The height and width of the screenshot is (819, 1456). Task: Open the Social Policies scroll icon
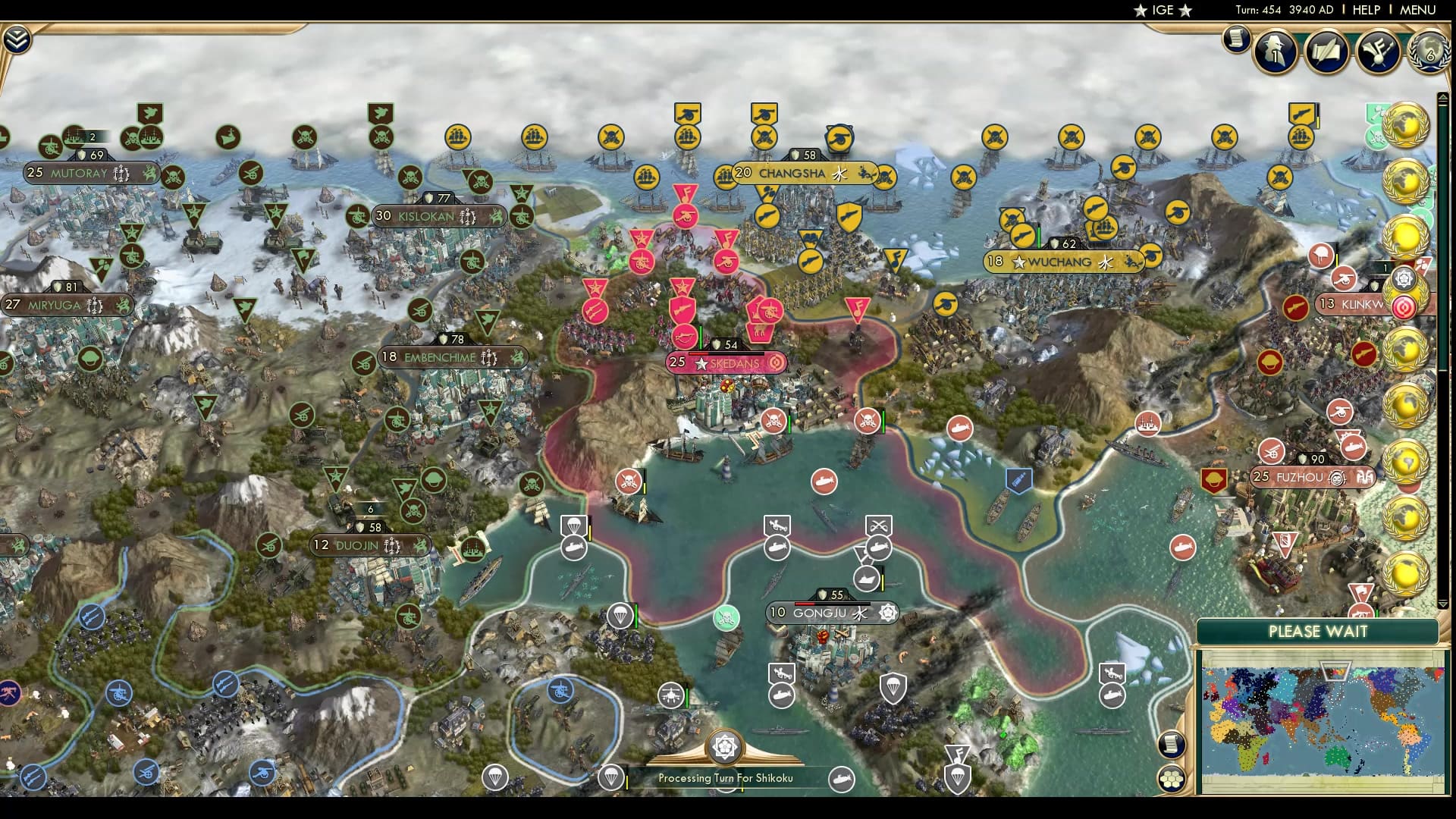(1329, 52)
